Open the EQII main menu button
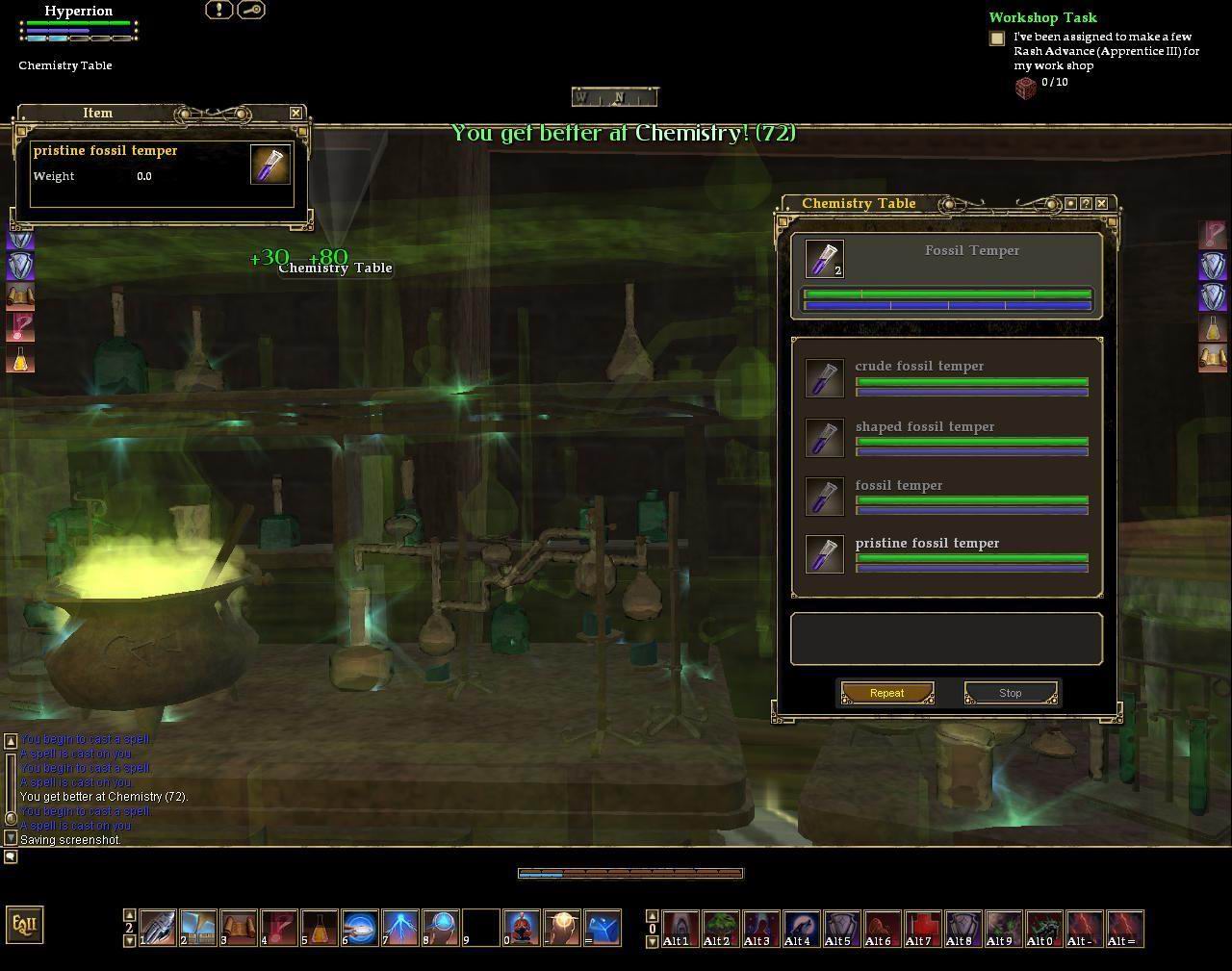 click(x=24, y=925)
